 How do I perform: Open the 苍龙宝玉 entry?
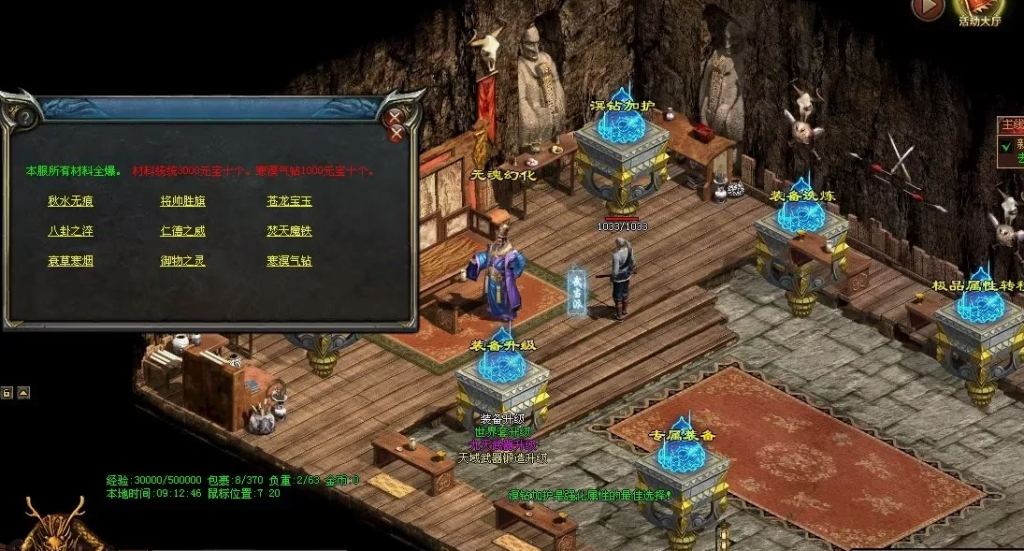[x=289, y=201]
